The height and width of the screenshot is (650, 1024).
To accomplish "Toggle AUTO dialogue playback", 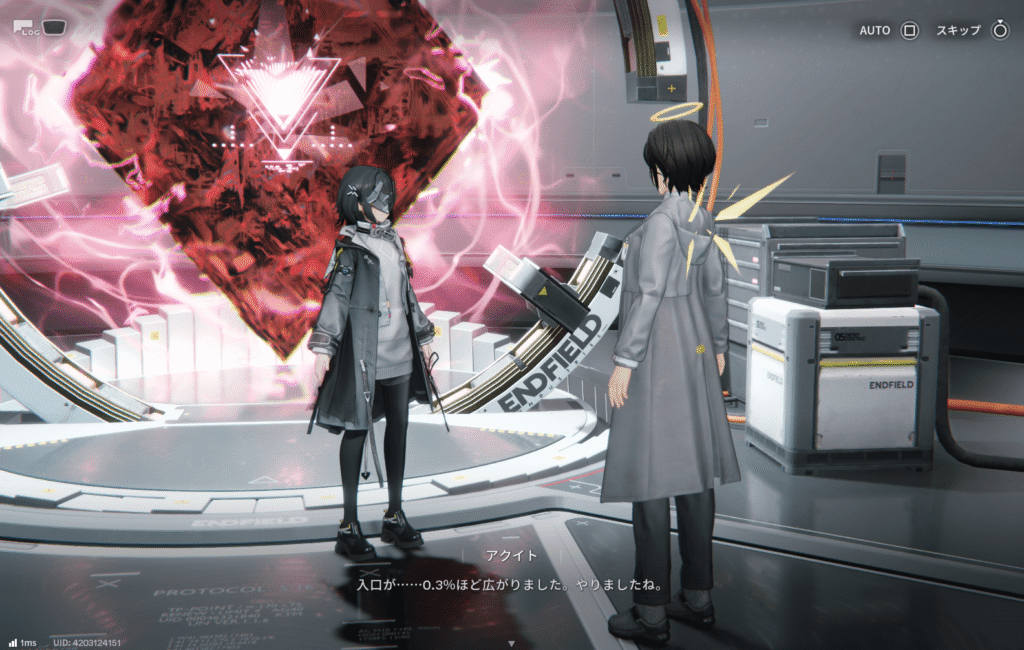I will coord(909,30).
